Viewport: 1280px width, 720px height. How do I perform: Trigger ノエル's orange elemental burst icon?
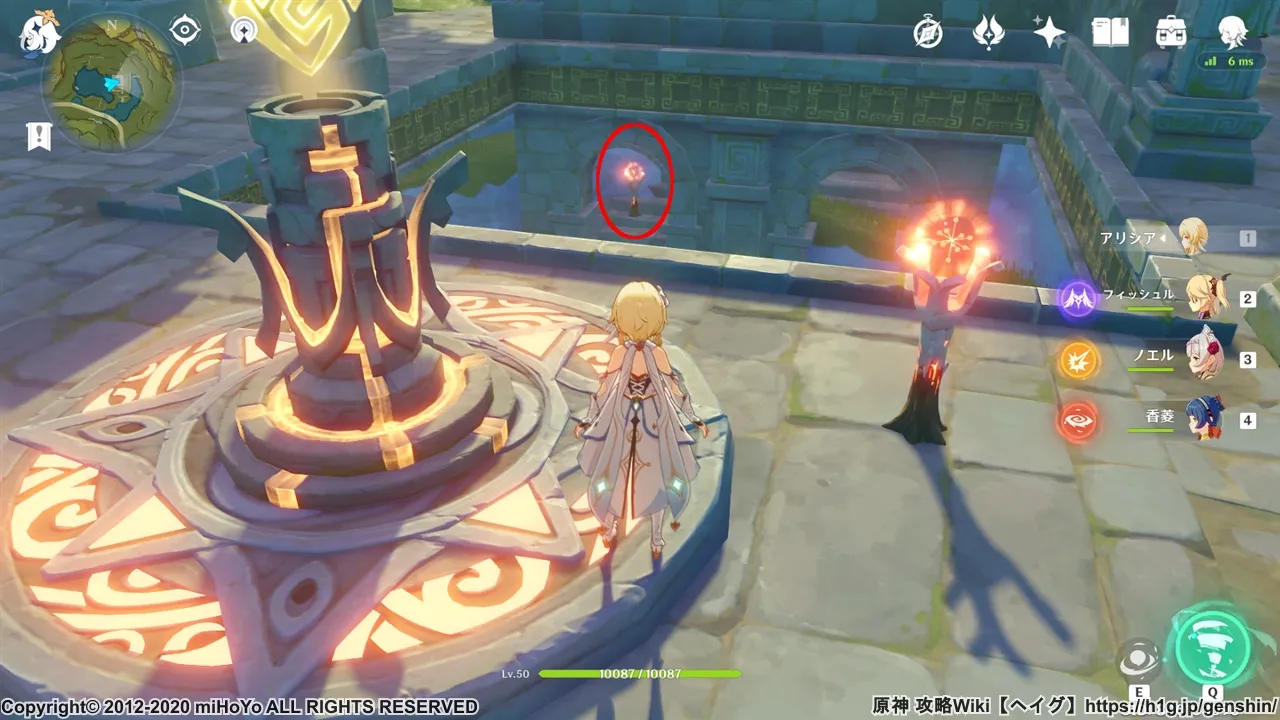click(x=1078, y=360)
